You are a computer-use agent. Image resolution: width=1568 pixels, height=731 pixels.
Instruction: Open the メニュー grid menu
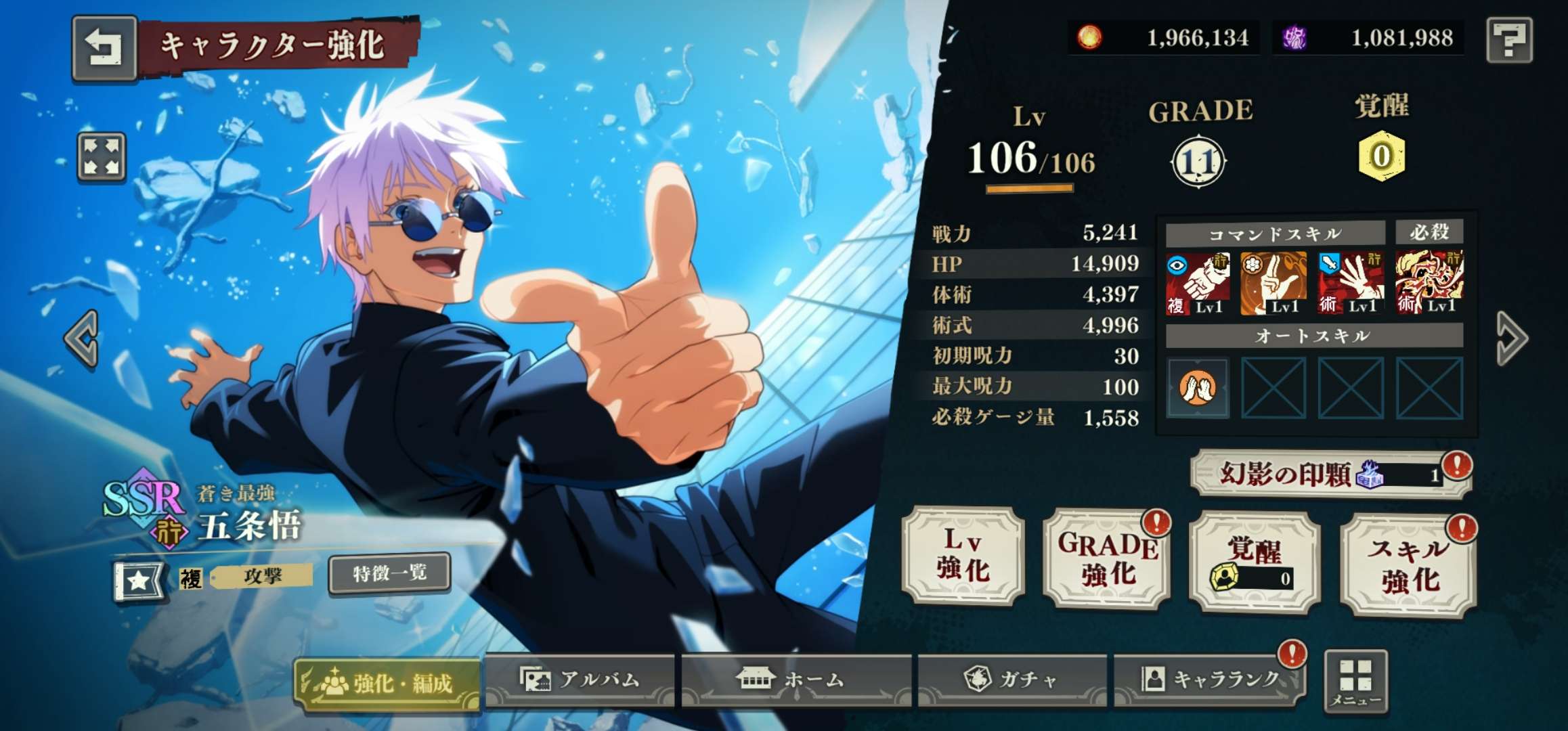coord(1355,682)
